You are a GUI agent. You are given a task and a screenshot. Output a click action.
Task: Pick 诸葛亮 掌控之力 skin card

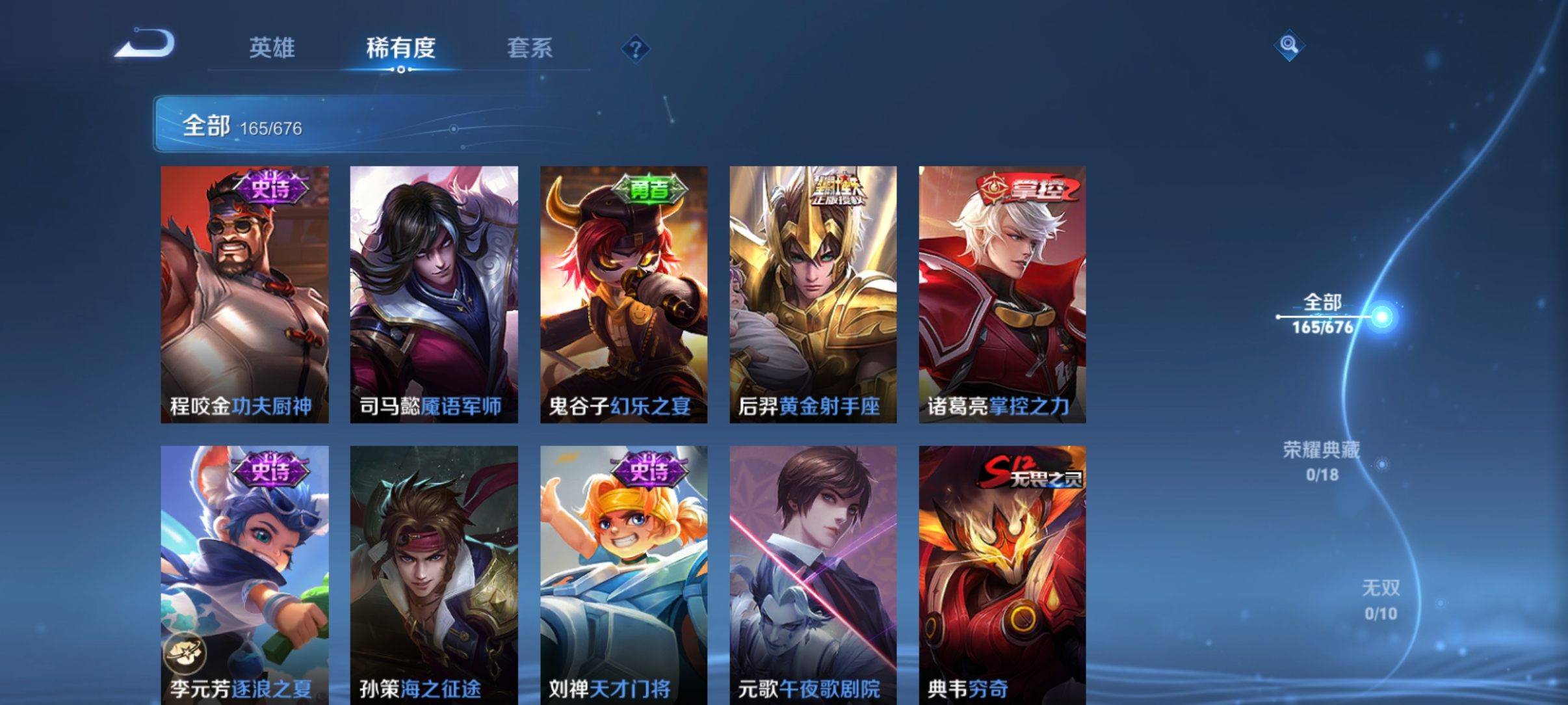[1002, 294]
